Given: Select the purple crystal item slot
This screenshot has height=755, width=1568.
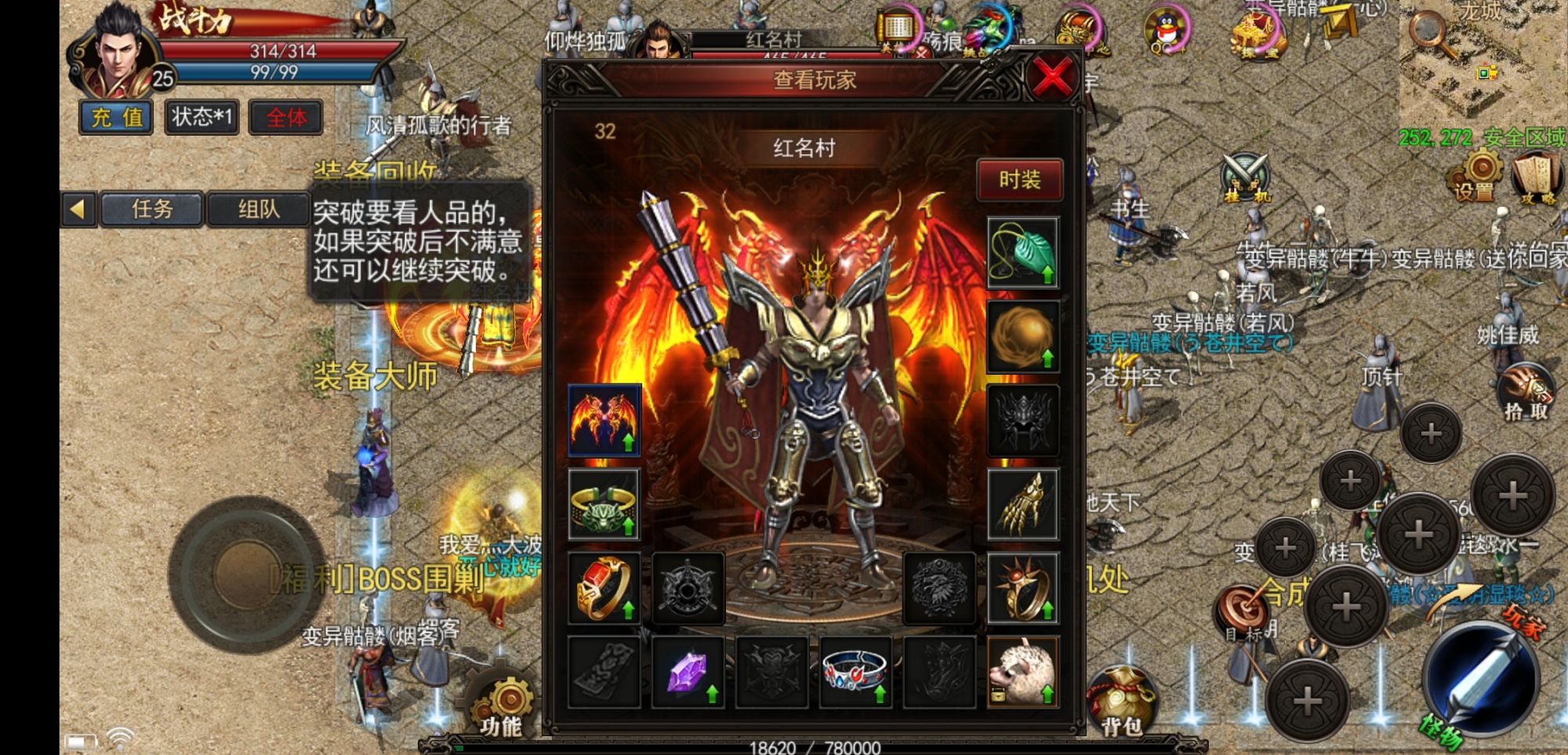Looking at the screenshot, I should 688,672.
